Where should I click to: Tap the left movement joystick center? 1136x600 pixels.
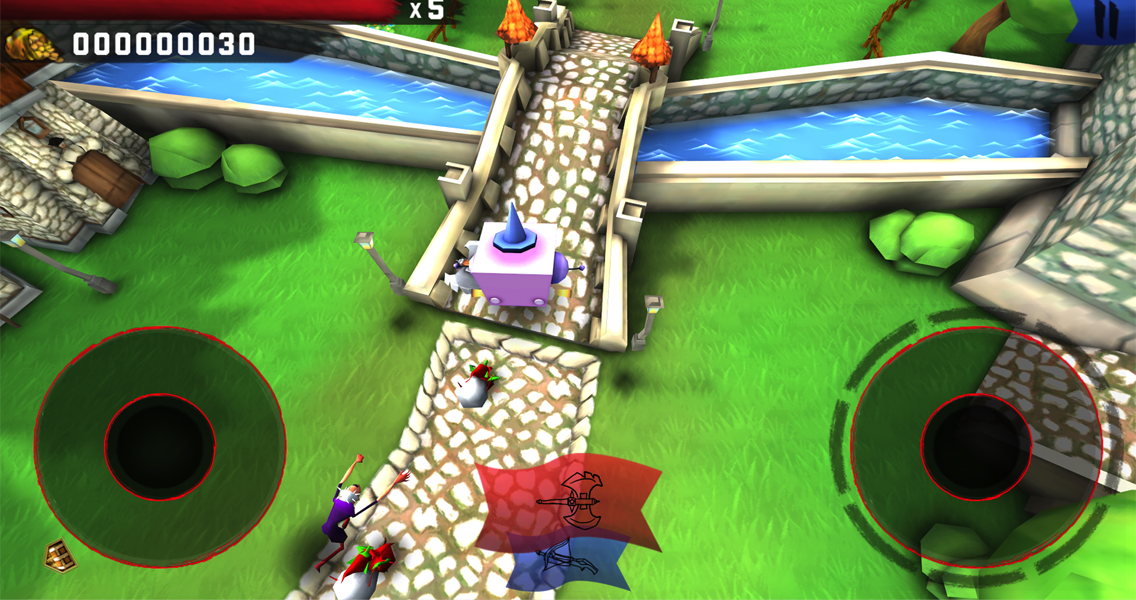tap(160, 447)
